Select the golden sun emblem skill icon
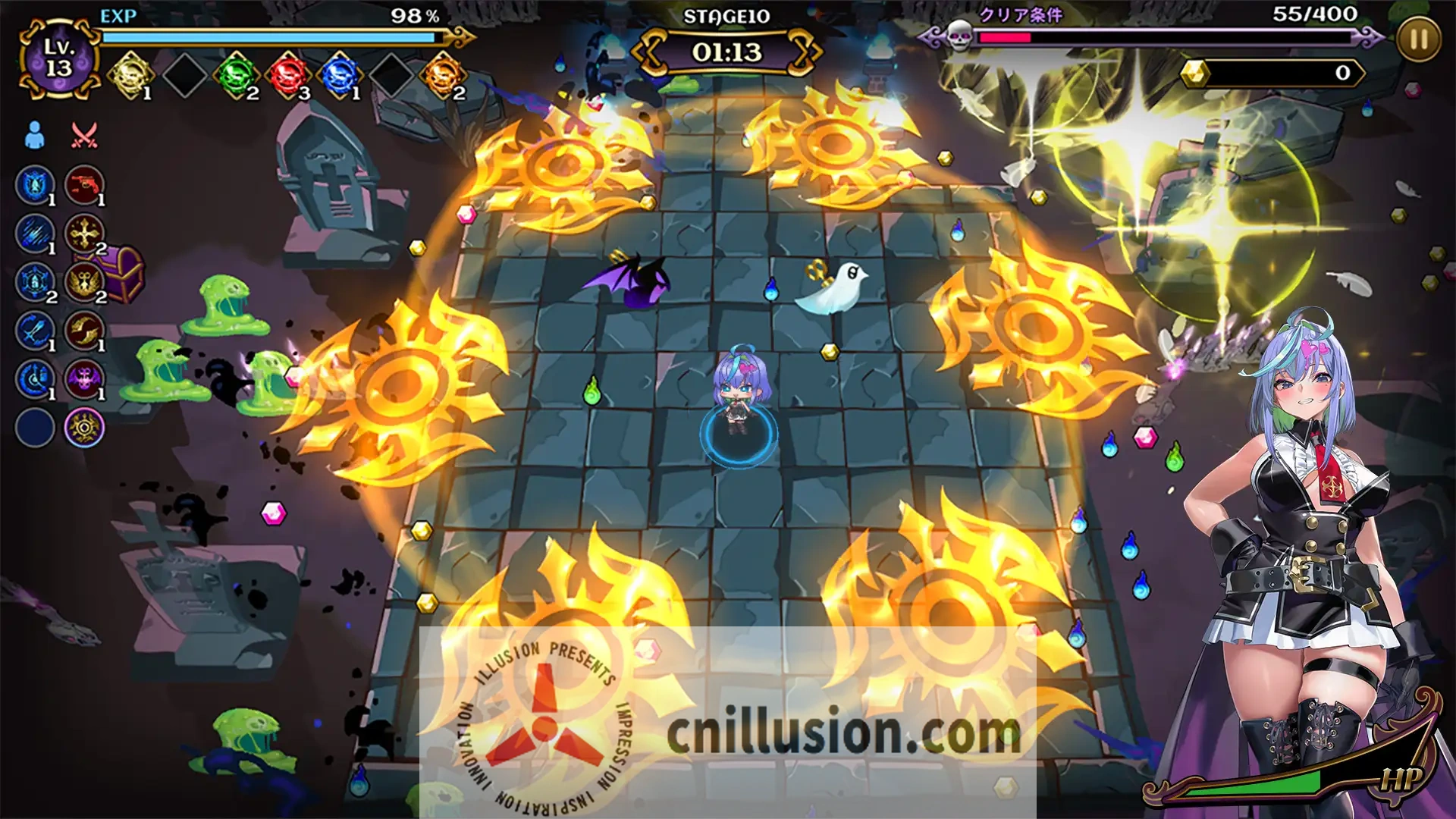 pos(83,428)
